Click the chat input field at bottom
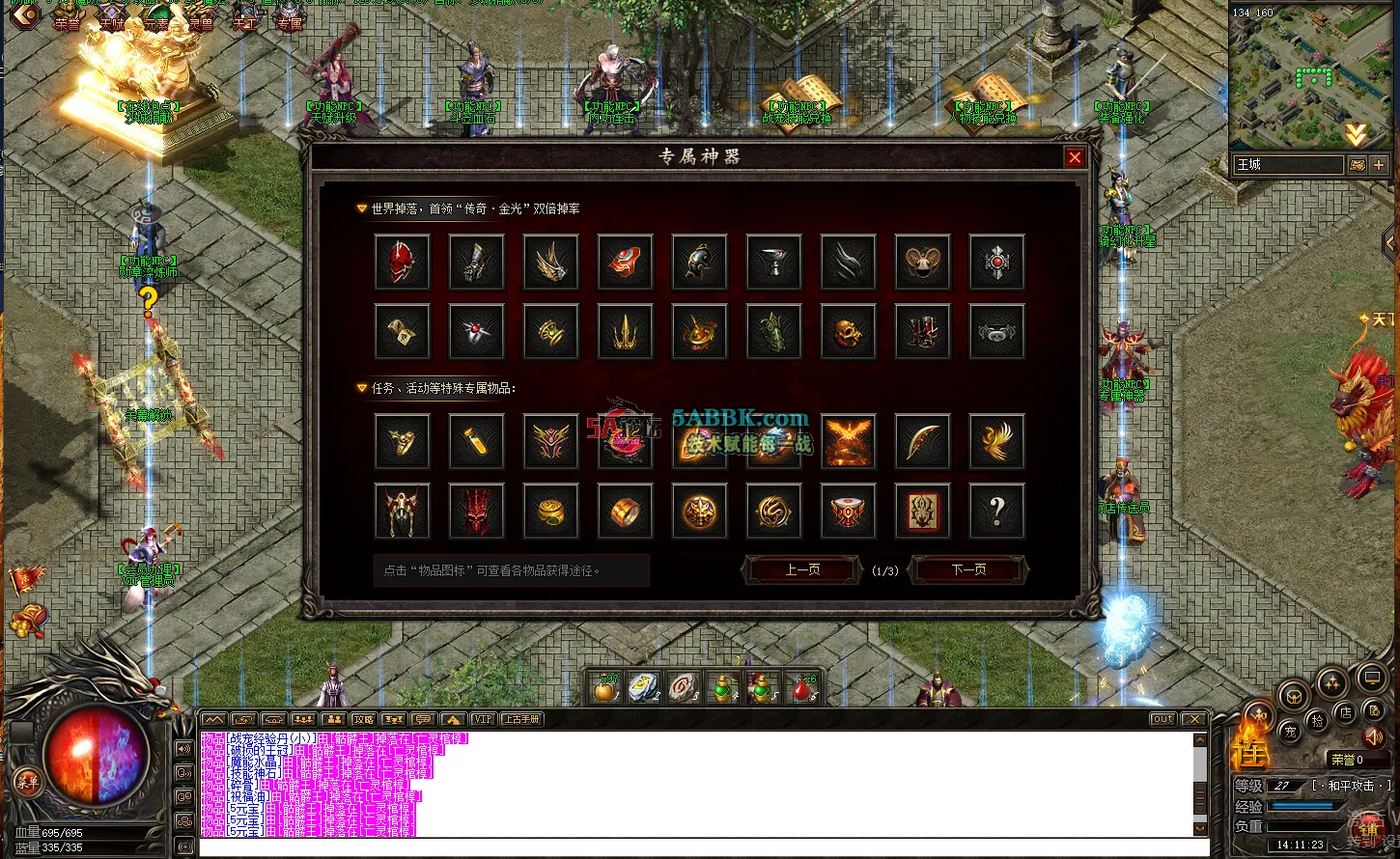 coord(676,846)
